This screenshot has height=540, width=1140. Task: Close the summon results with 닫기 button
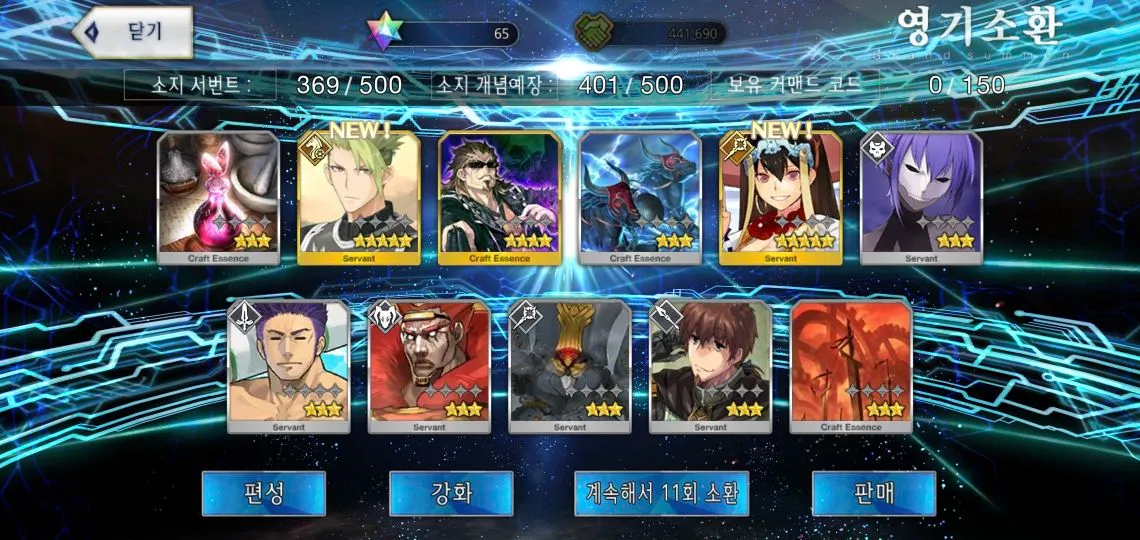coord(133,32)
